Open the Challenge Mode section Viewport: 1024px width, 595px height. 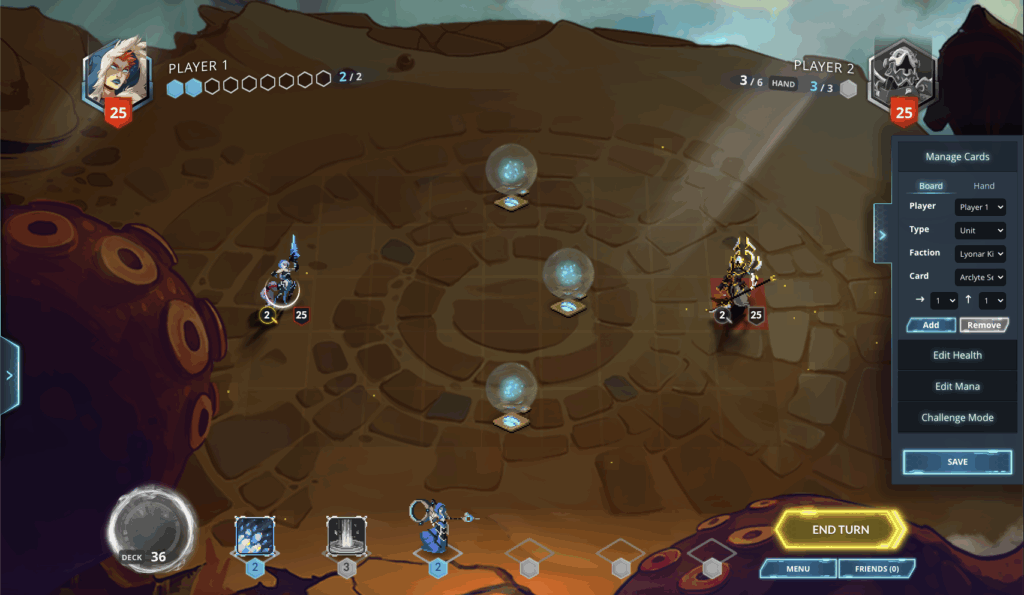click(x=957, y=418)
